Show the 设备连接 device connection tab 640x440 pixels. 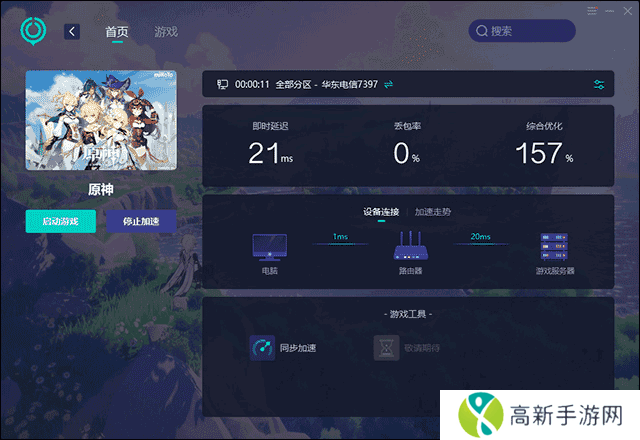pyautogui.click(x=381, y=211)
